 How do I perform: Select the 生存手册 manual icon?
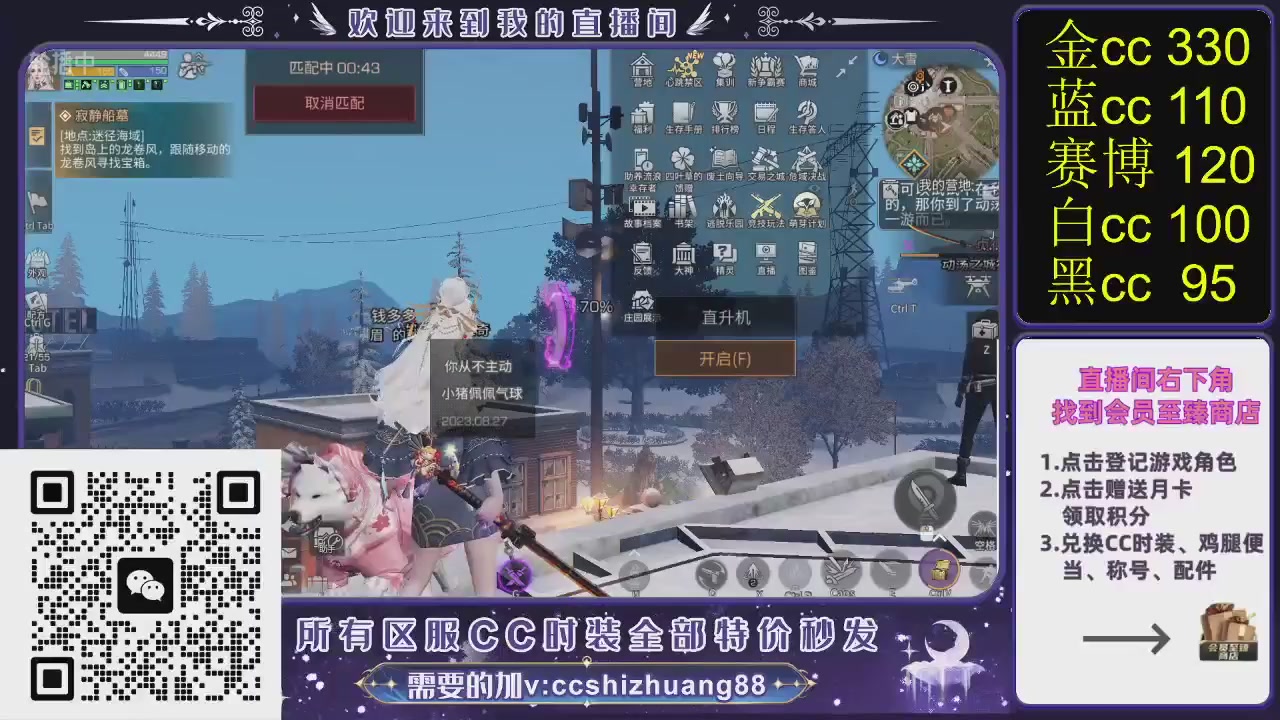(682, 113)
